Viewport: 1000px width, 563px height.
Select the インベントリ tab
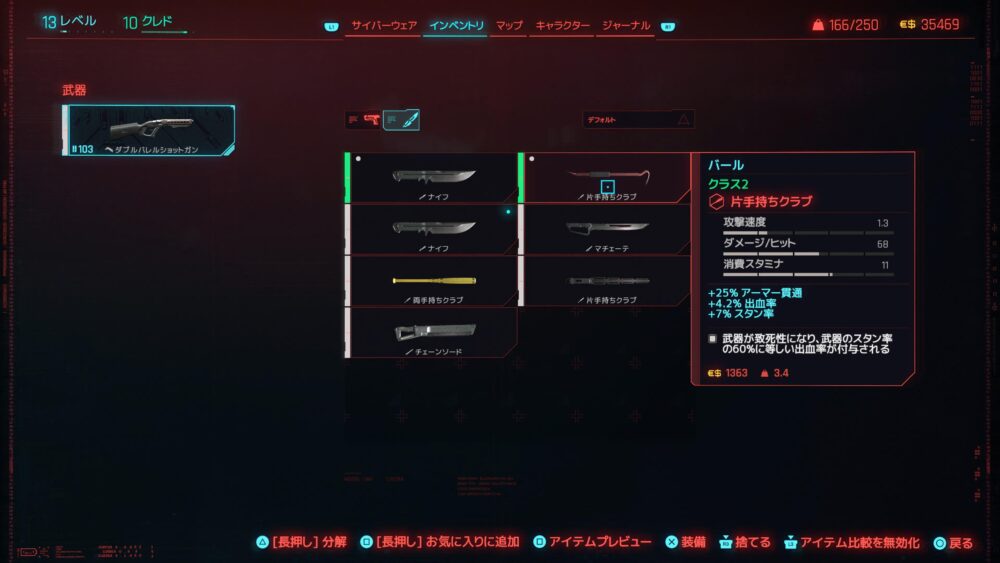(x=456, y=25)
